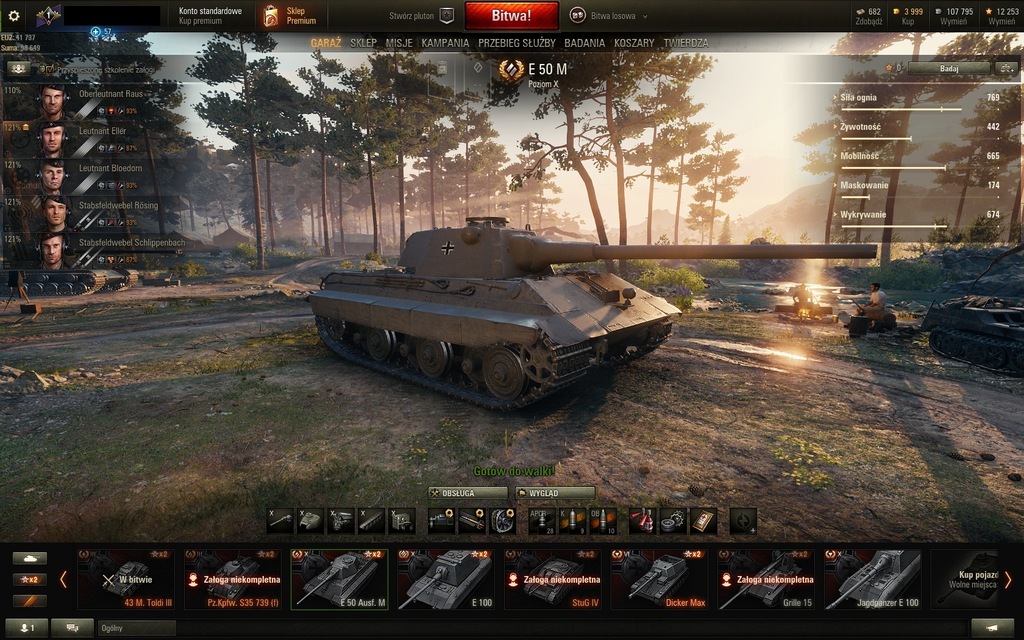The width and height of the screenshot is (1024, 640).
Task: Open the Sklep Premium shop
Action: (x=290, y=16)
